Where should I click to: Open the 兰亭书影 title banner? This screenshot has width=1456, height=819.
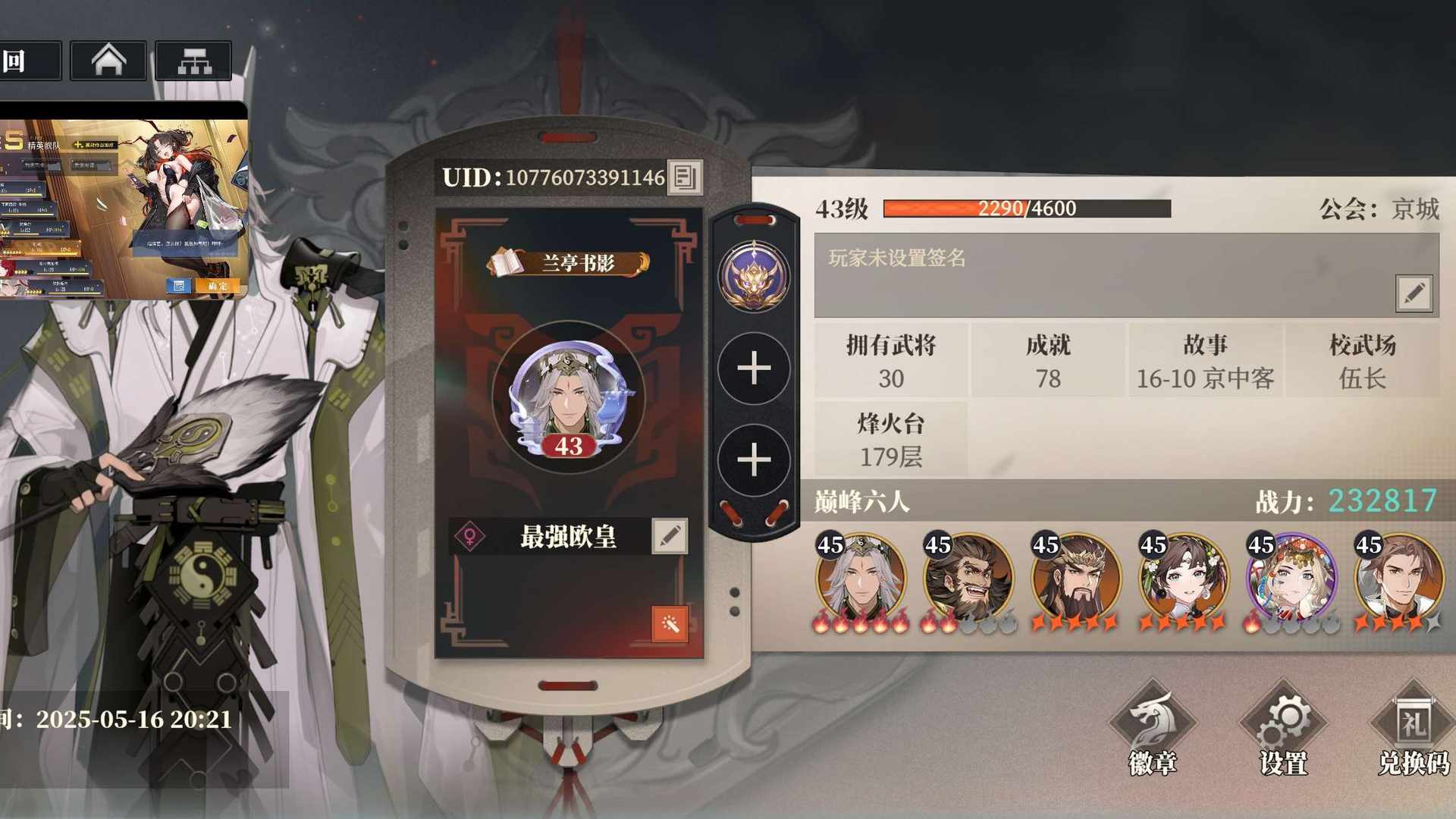click(x=569, y=263)
